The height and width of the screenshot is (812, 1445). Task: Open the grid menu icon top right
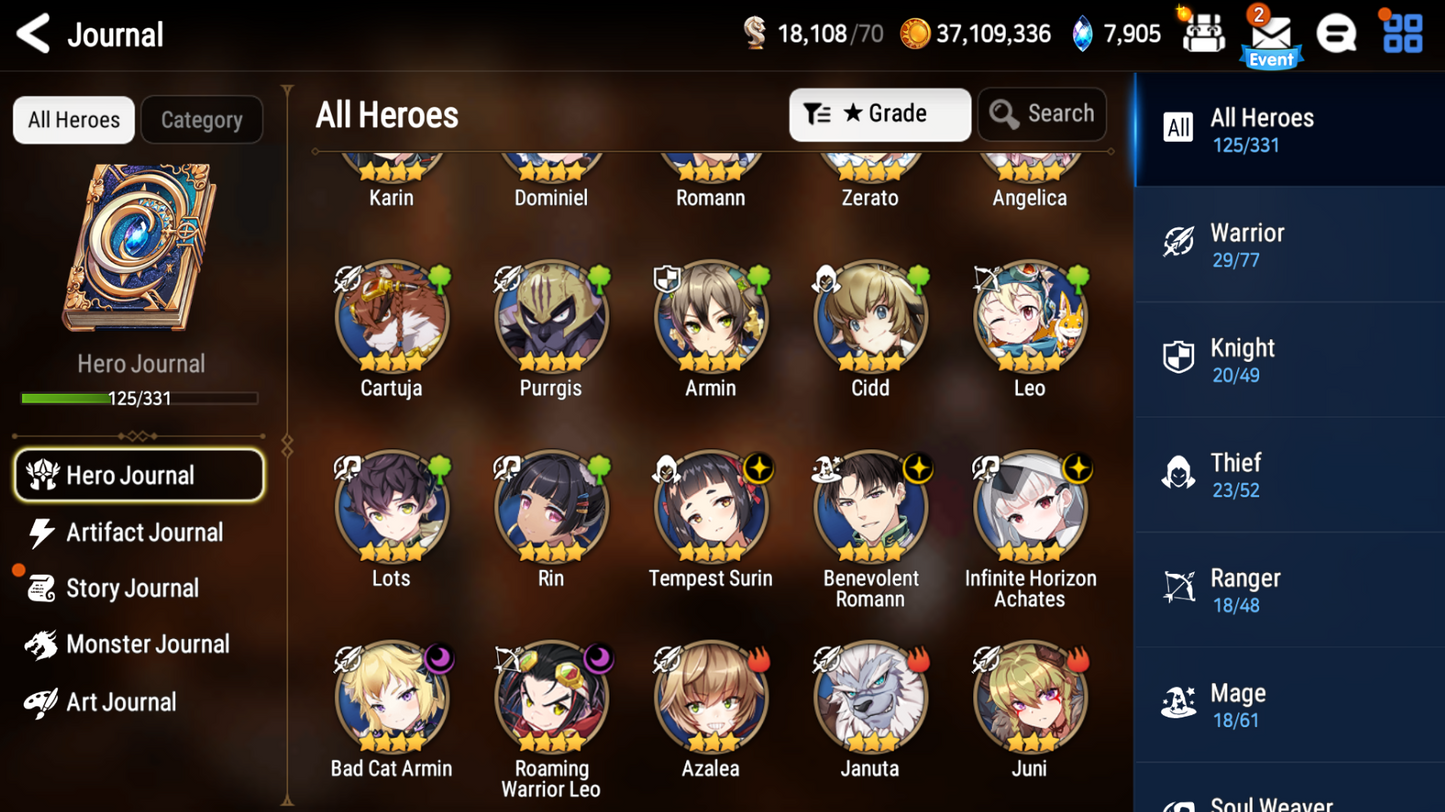point(1403,33)
